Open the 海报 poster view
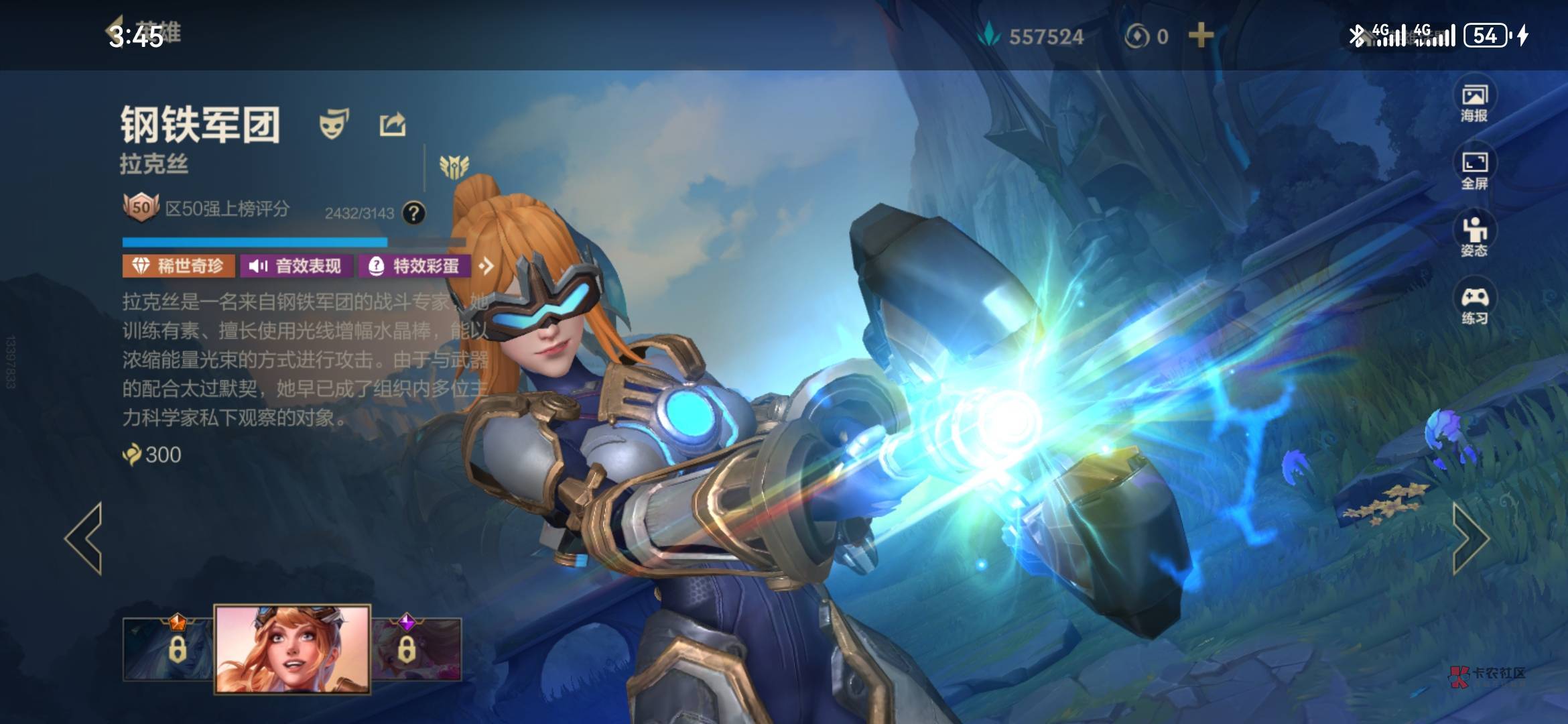Image resolution: width=1568 pixels, height=724 pixels. tap(1474, 103)
